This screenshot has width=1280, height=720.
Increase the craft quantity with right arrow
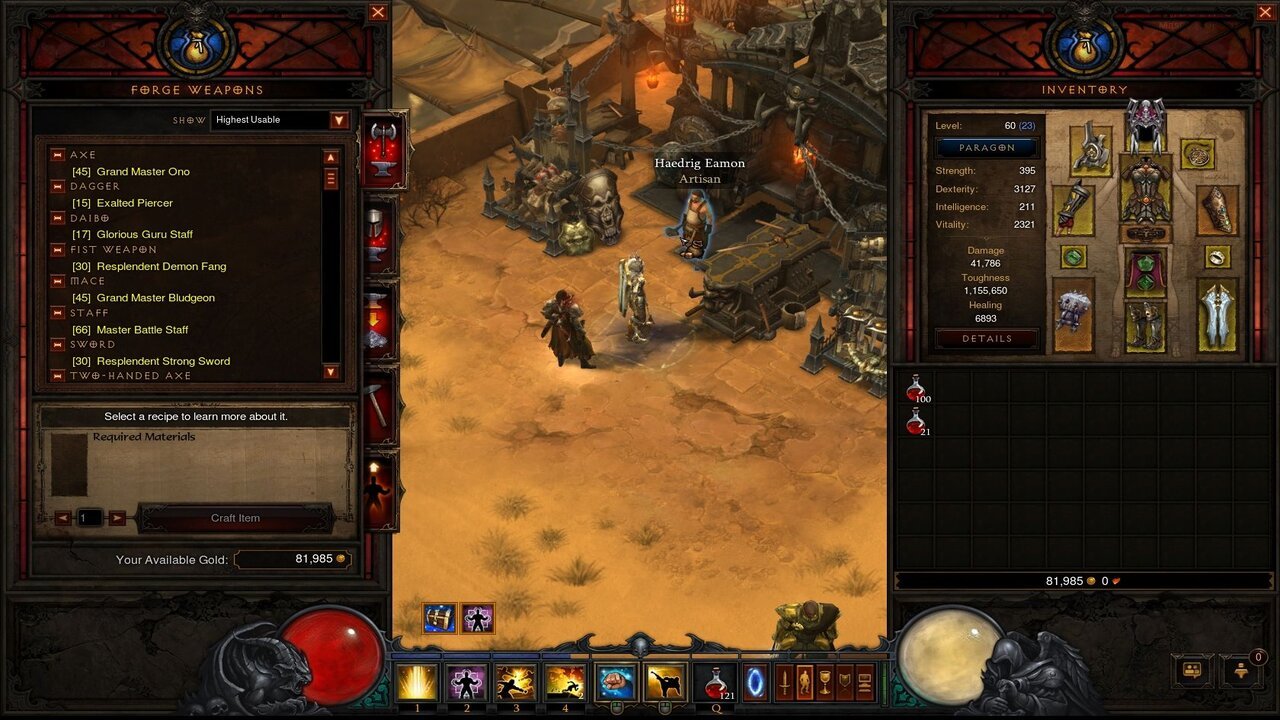[x=117, y=518]
